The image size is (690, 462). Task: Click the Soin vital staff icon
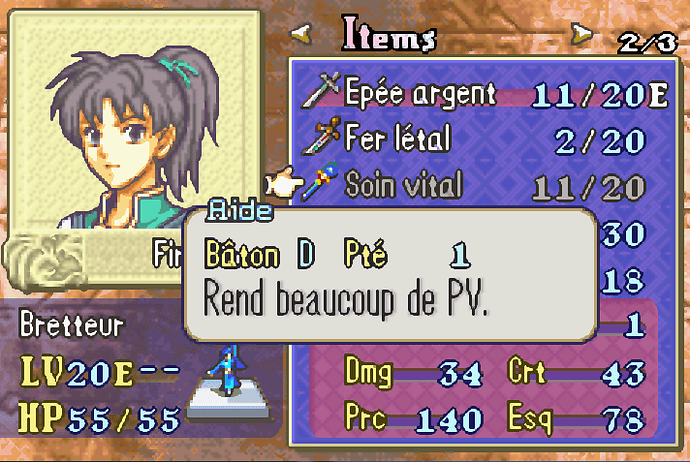pyautogui.click(x=325, y=185)
